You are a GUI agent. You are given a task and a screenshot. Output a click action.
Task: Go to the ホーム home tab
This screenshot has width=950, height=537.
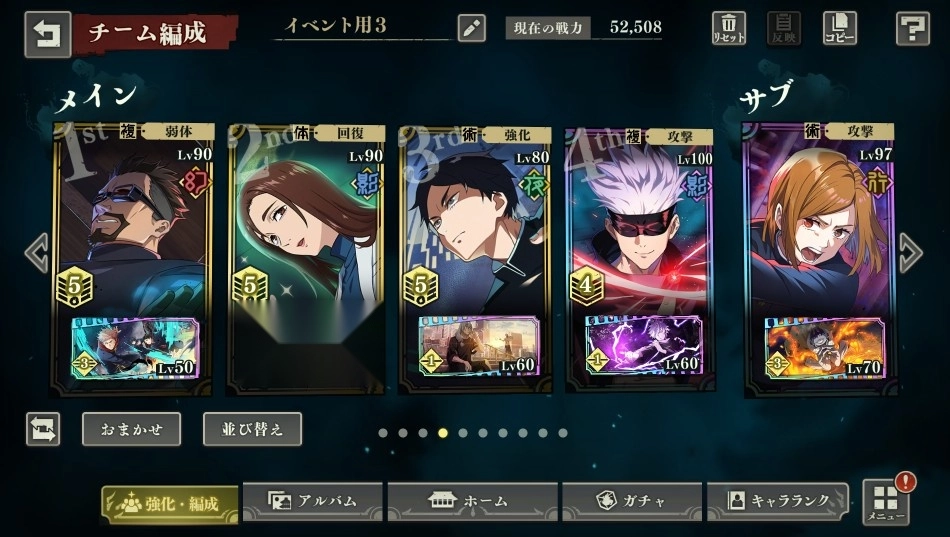coord(469,501)
